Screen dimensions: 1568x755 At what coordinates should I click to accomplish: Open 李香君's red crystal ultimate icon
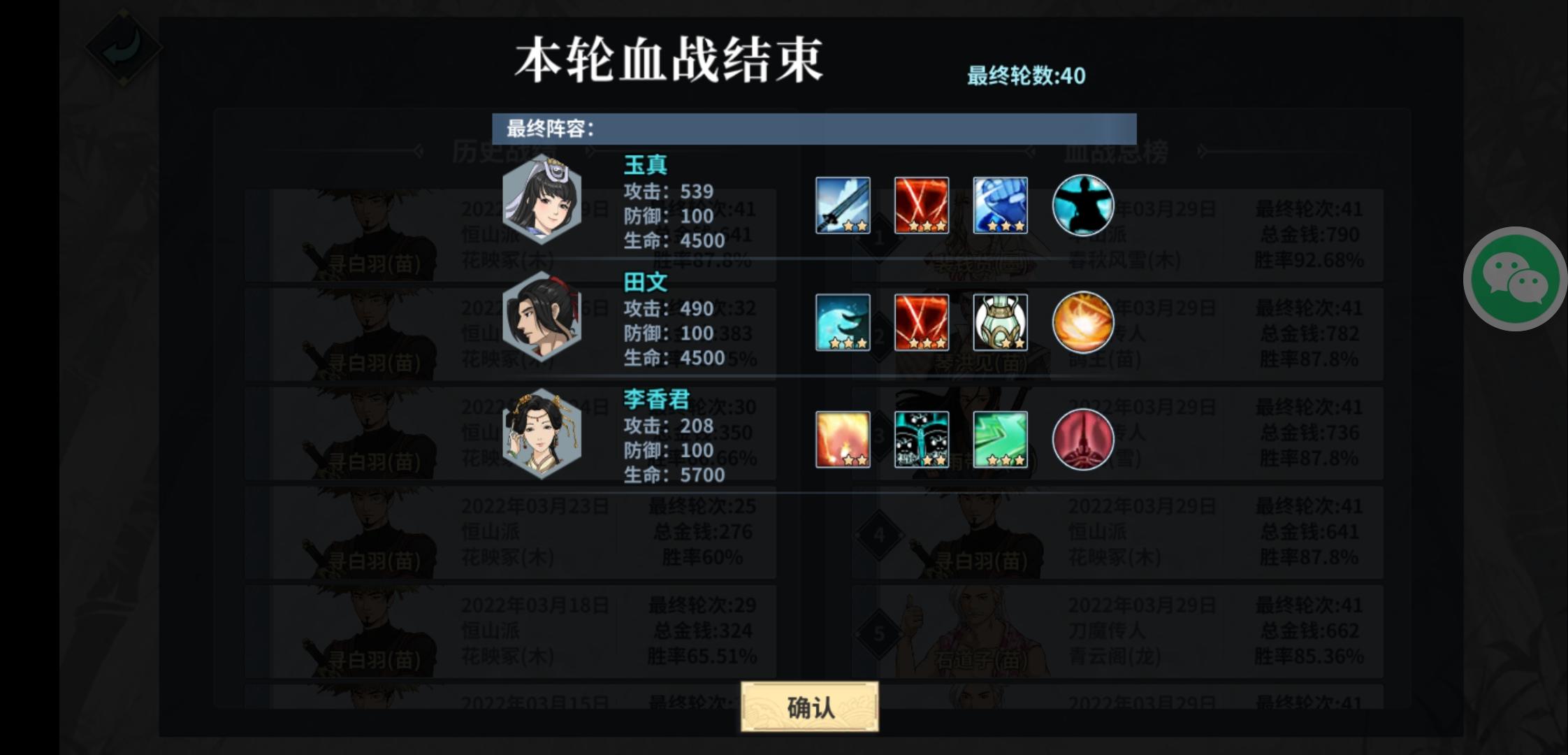pos(1083,440)
